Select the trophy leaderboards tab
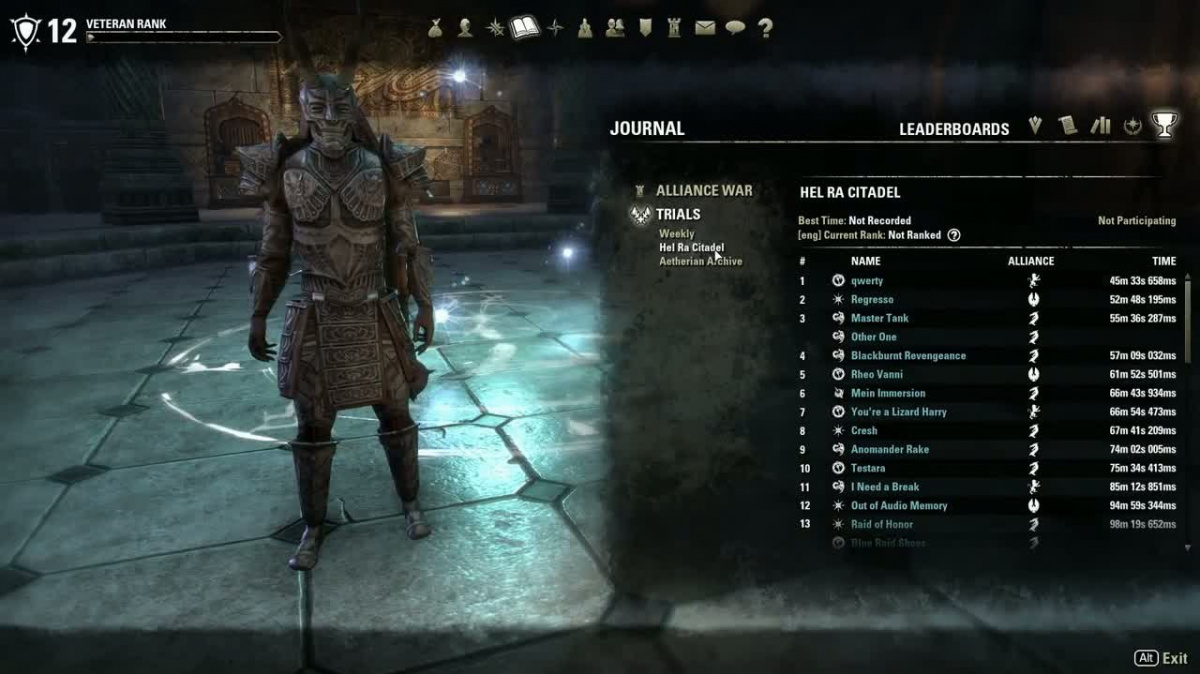 click(1164, 125)
